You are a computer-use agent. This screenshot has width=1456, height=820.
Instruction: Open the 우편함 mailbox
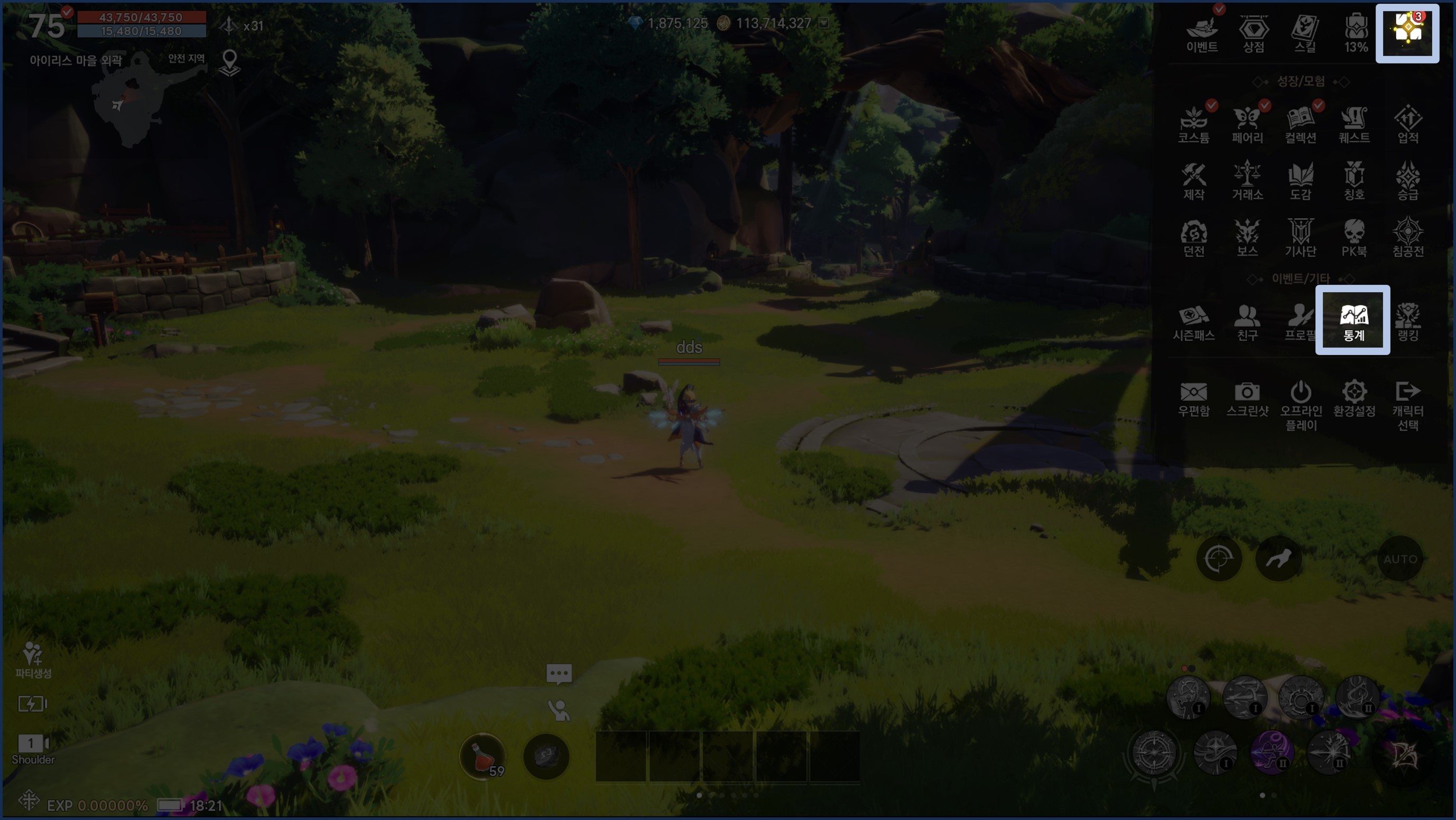coord(1194,398)
